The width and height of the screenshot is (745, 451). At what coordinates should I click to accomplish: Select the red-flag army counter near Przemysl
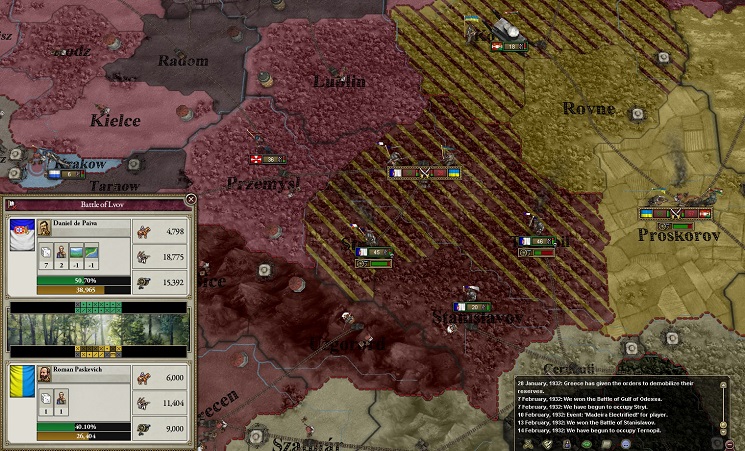(268, 159)
